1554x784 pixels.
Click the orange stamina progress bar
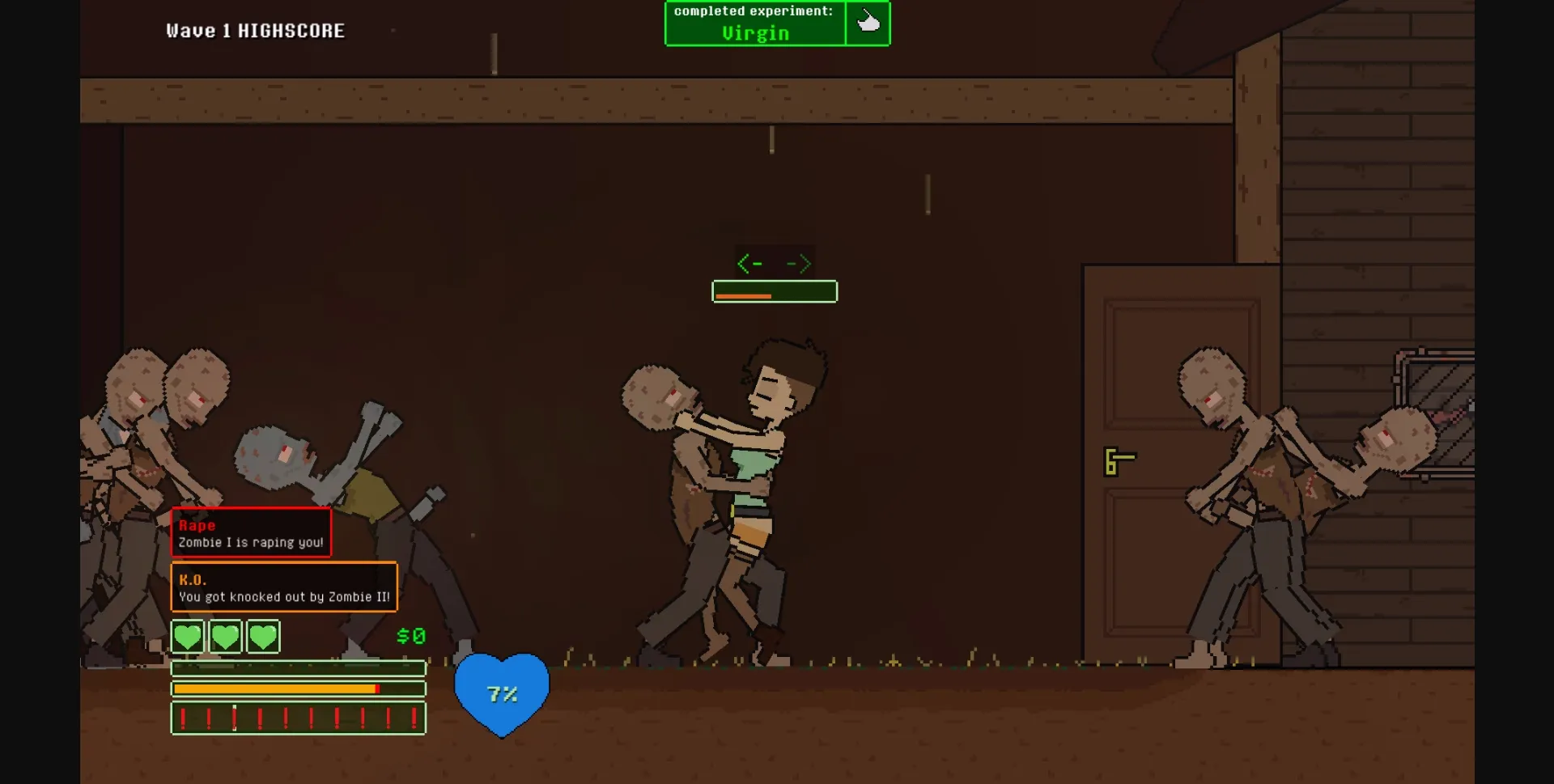[275, 688]
